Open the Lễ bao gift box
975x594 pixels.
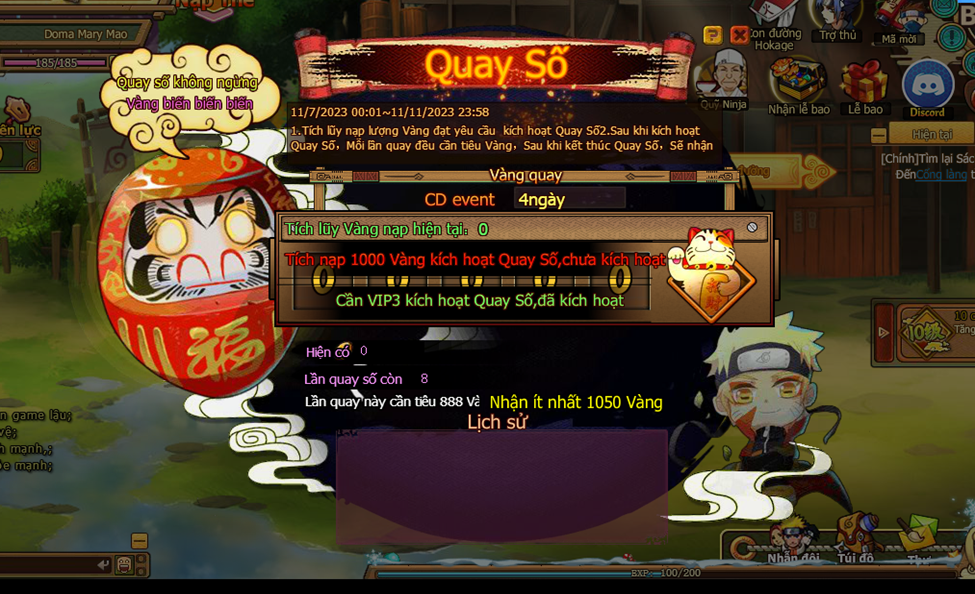[x=864, y=83]
